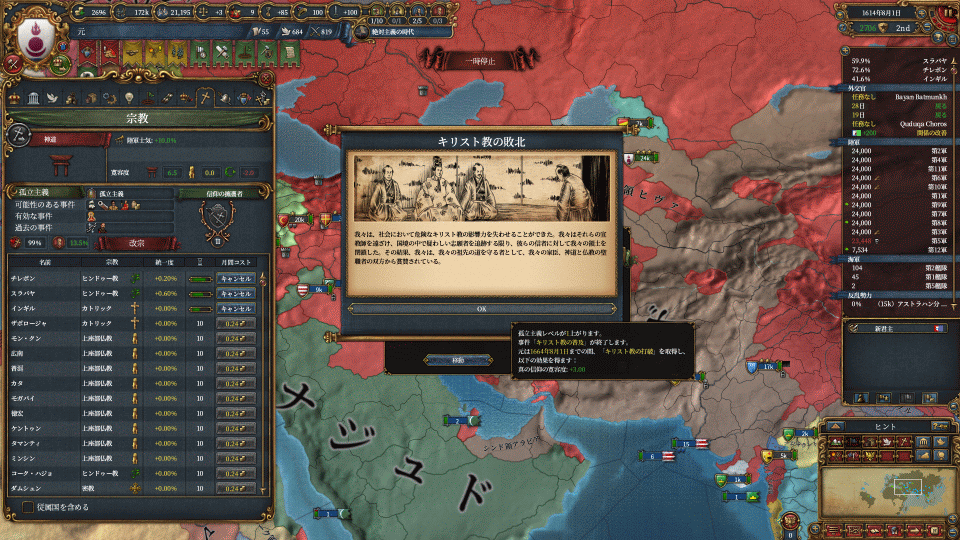Screen dimensions: 960x540
Task: Cancel the missionary in チレボン
Action: pos(235,279)
